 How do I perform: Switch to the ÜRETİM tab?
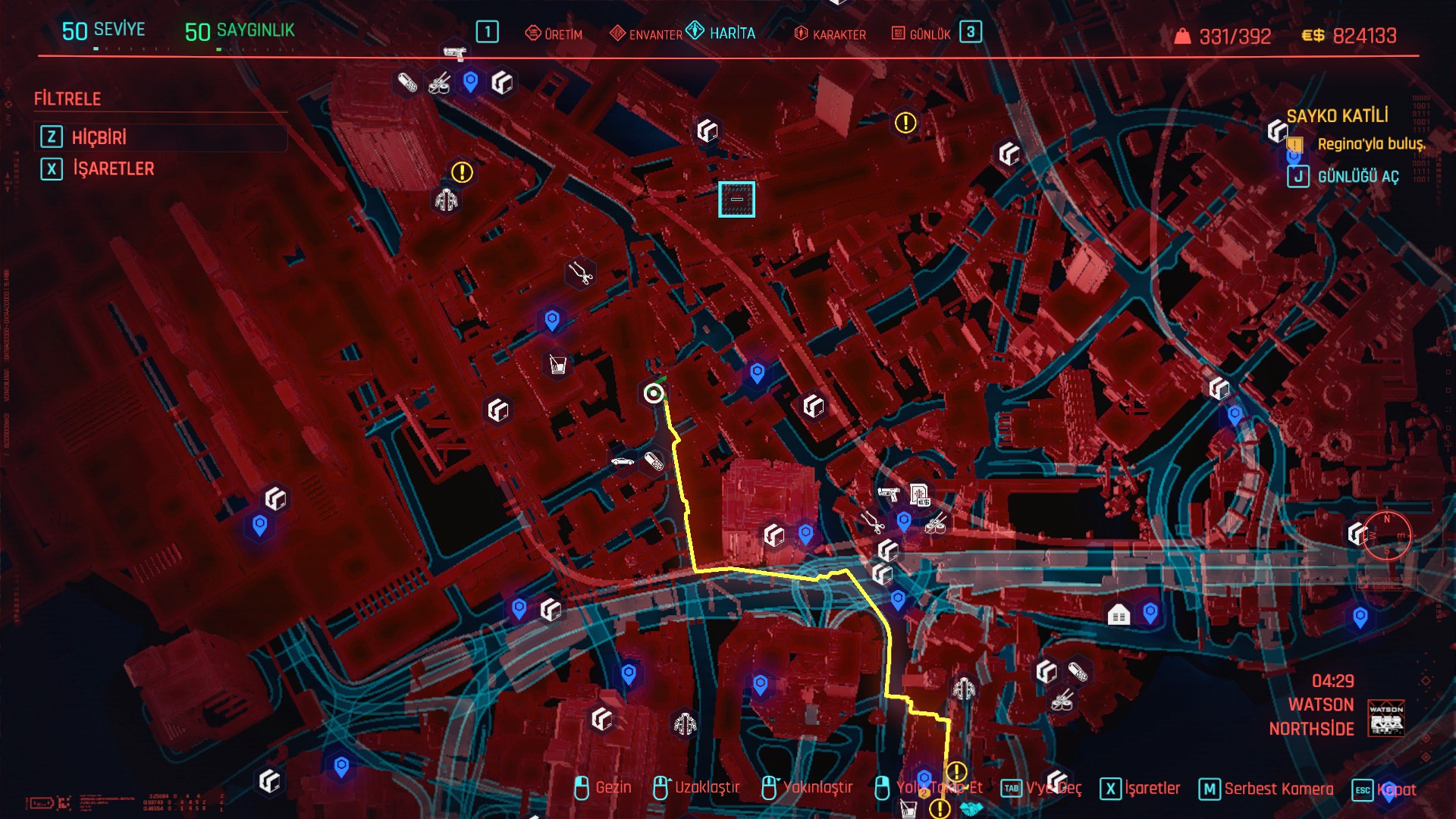pyautogui.click(x=554, y=34)
